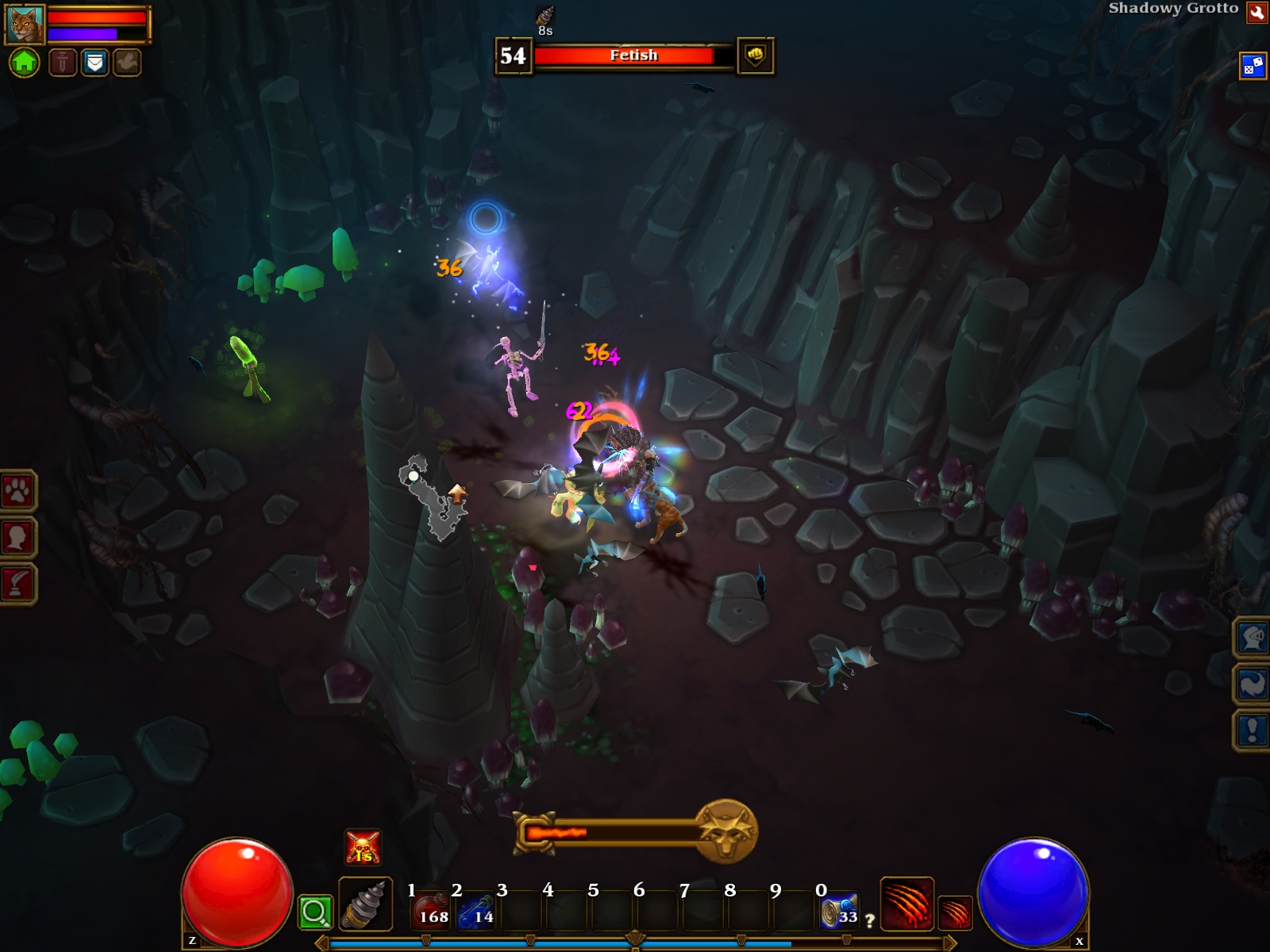Click the blue dice icon

(1253, 66)
